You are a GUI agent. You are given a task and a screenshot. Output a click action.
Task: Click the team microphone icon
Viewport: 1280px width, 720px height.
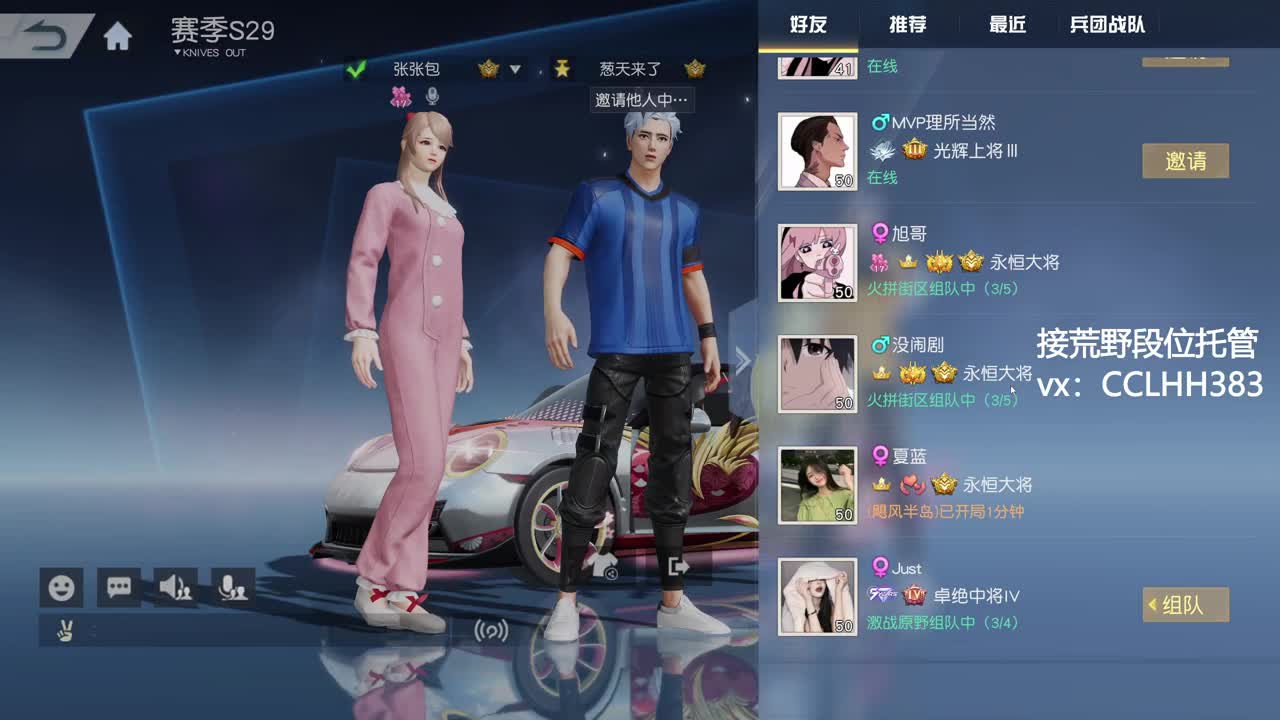[233, 588]
